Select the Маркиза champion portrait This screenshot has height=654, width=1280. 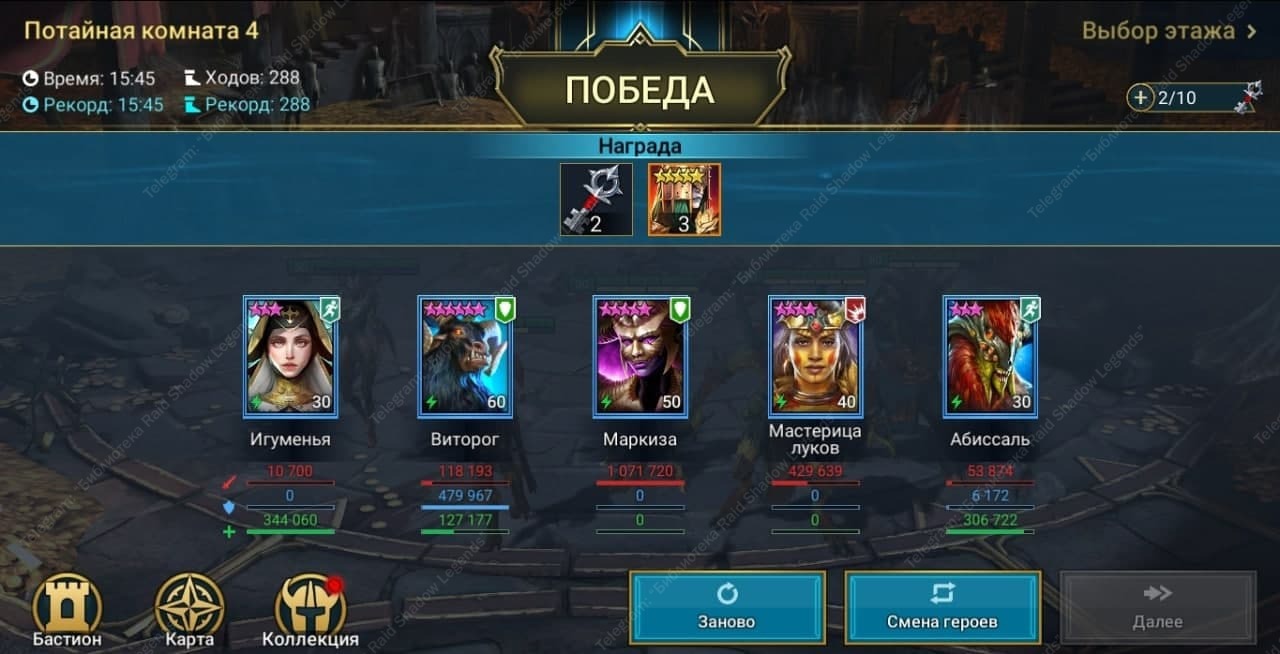pos(640,356)
